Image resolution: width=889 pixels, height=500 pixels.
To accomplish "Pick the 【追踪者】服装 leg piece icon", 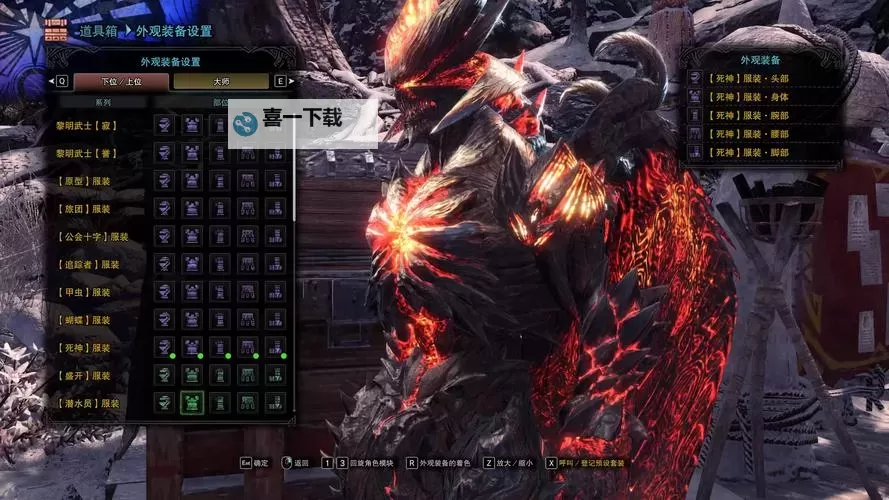I will [275, 264].
